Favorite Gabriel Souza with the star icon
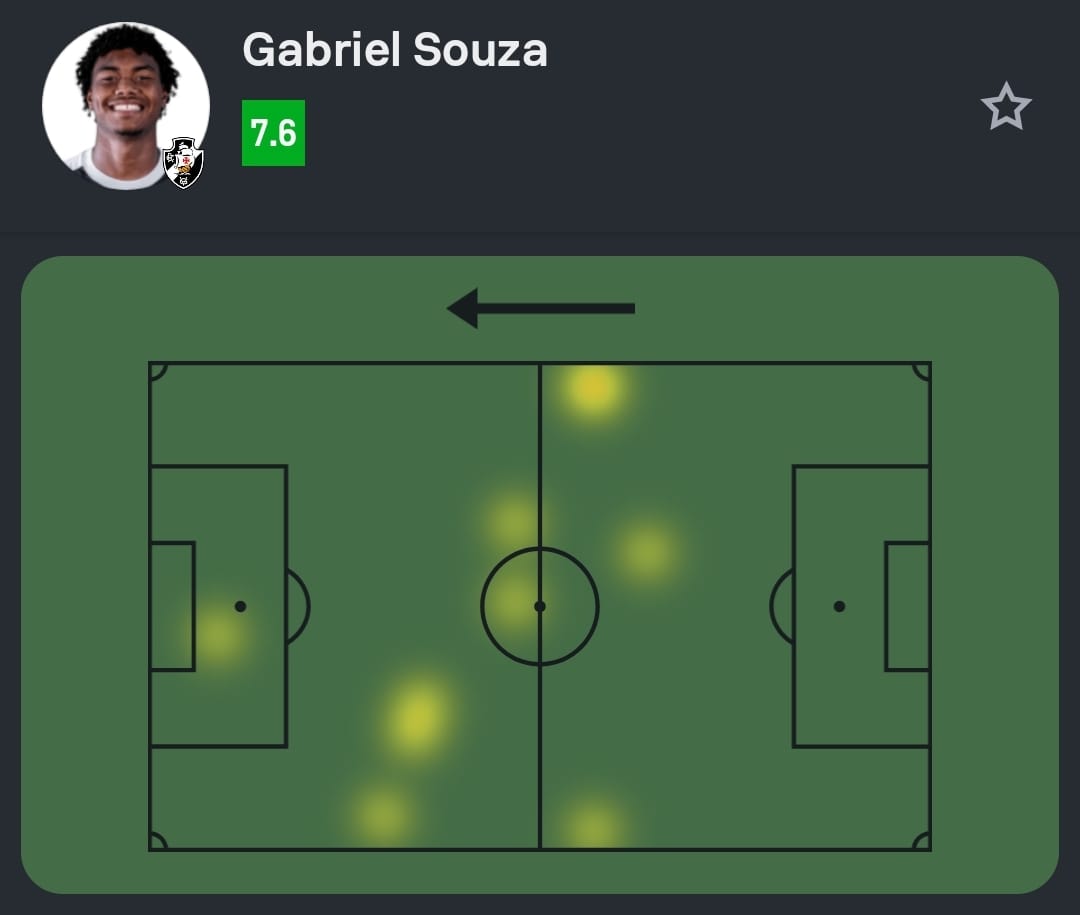Screen dimensions: 1080x915 point(1005,107)
